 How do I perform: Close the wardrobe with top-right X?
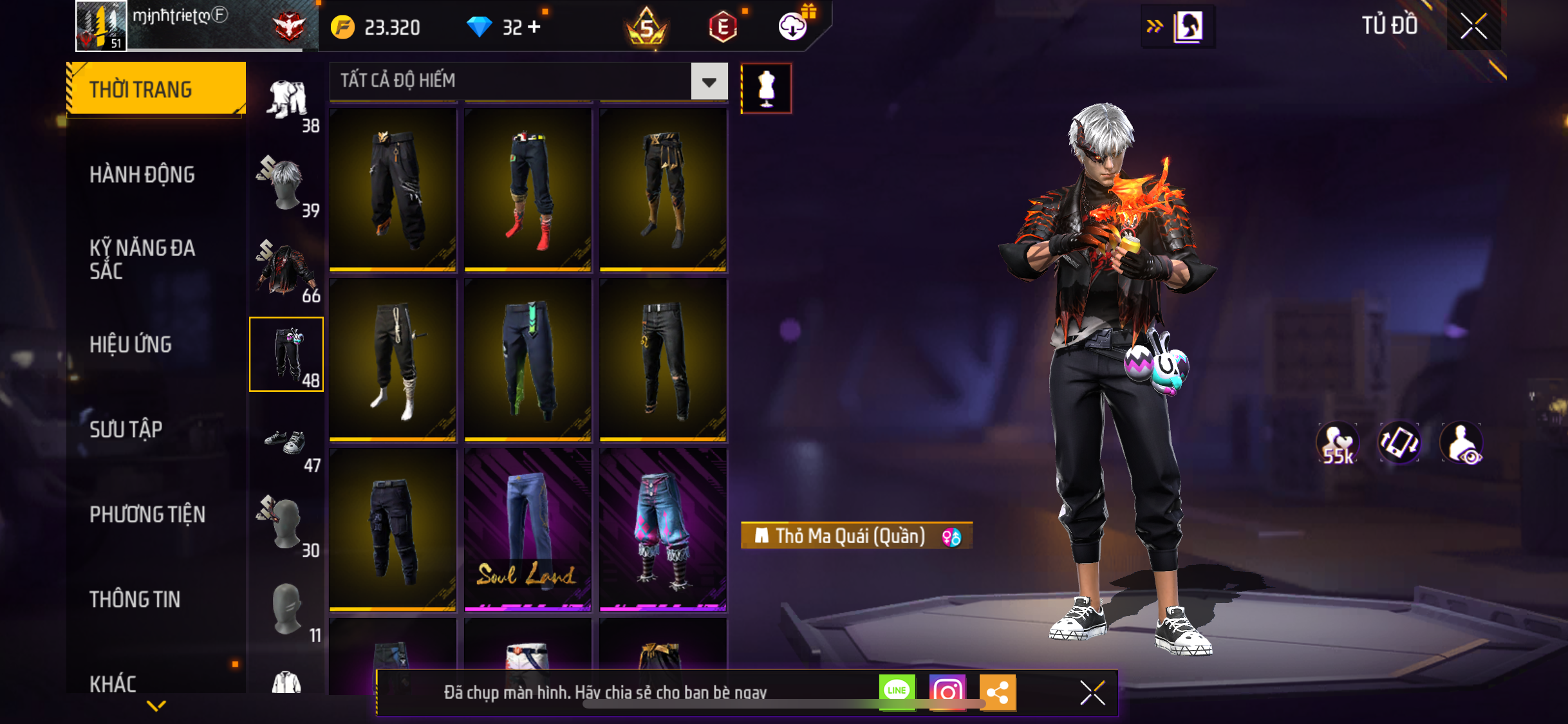click(1473, 26)
